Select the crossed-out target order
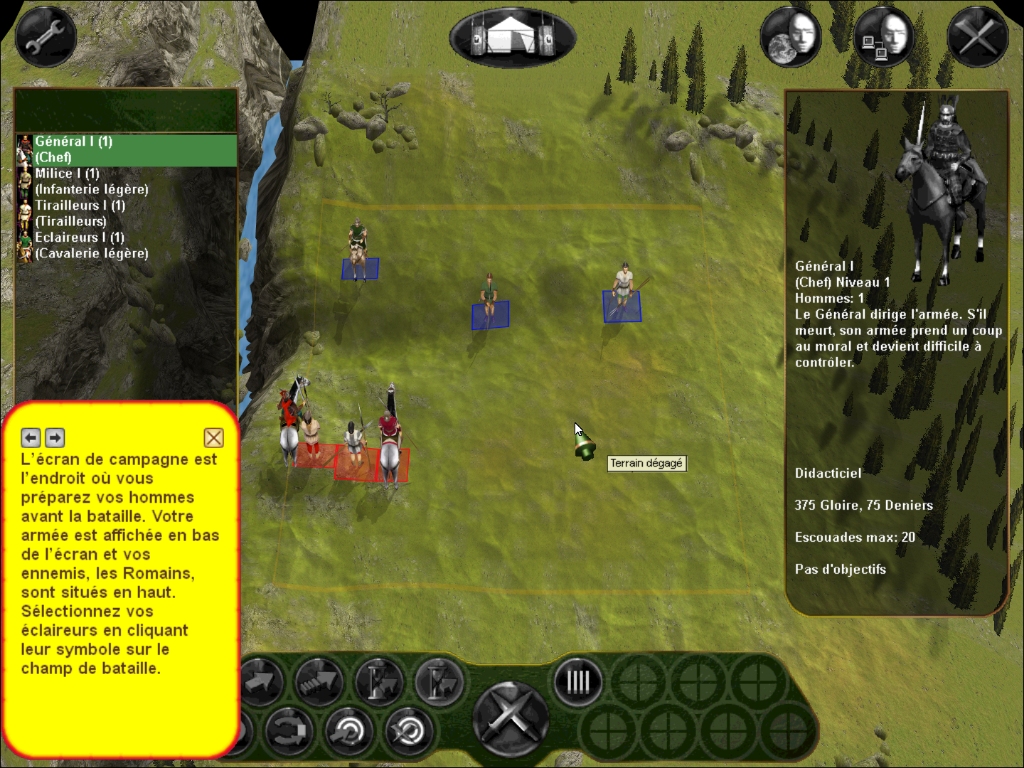 coord(409,732)
